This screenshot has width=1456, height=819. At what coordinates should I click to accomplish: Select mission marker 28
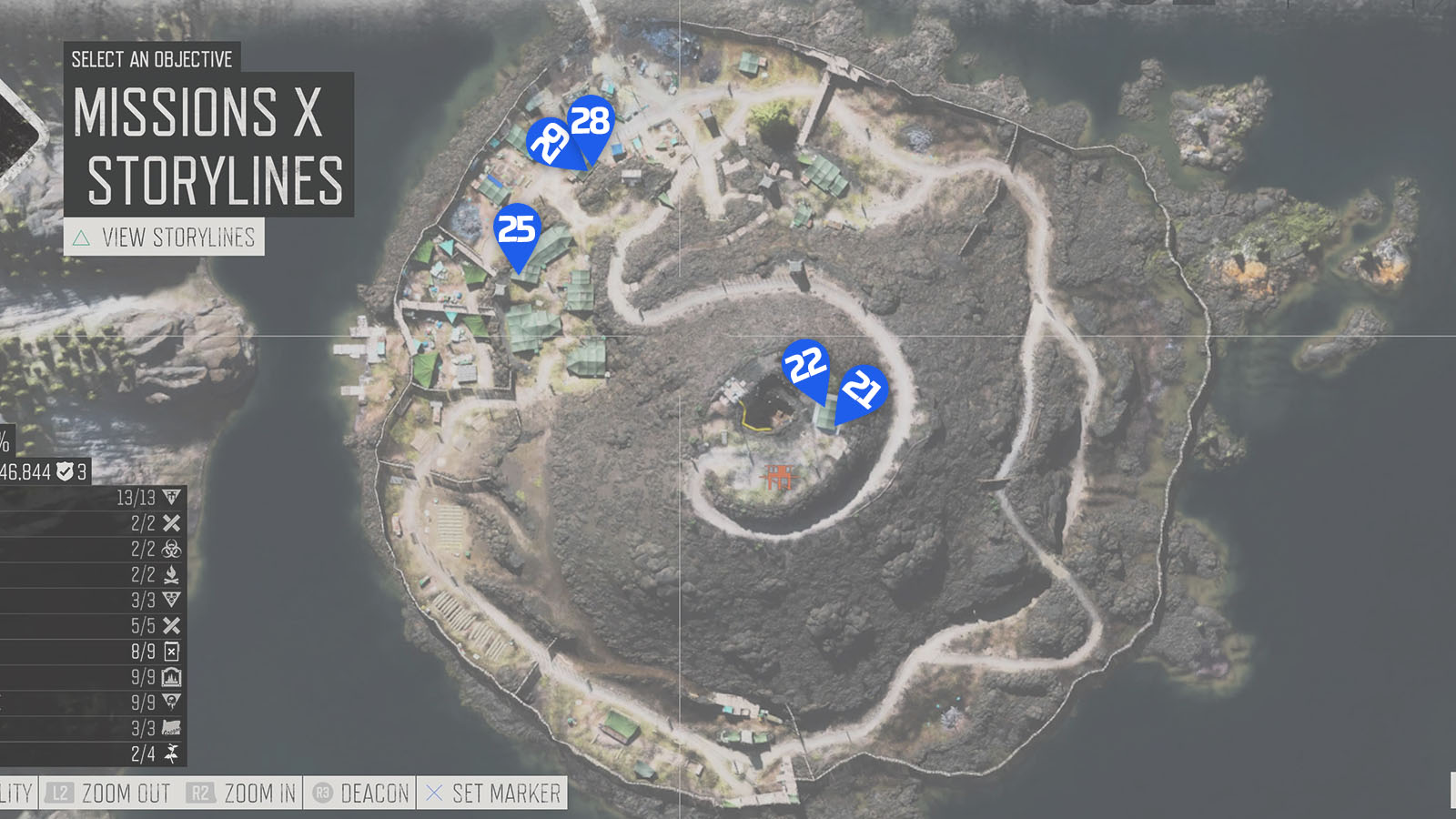591,119
